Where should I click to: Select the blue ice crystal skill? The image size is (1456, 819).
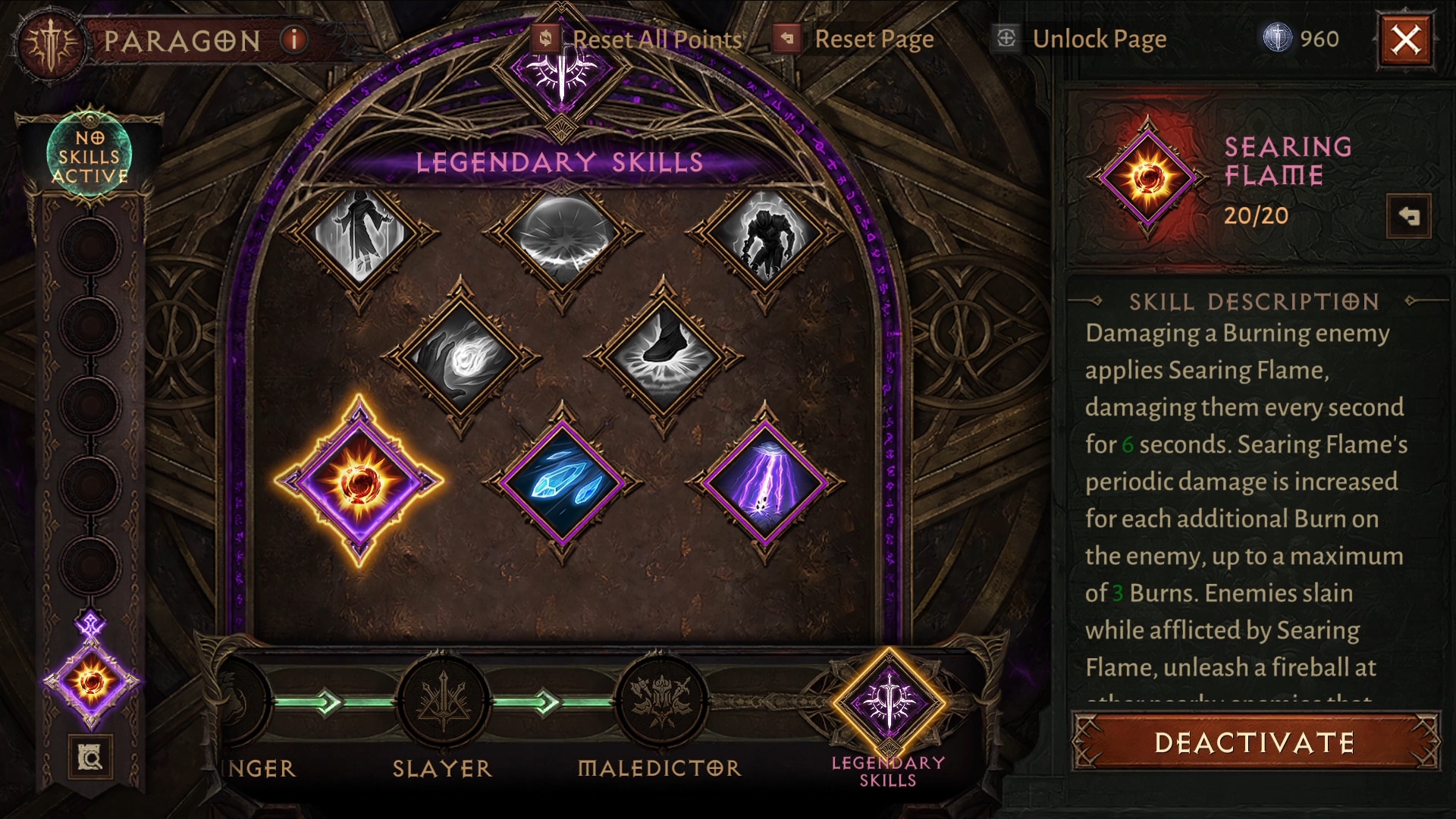(x=562, y=482)
